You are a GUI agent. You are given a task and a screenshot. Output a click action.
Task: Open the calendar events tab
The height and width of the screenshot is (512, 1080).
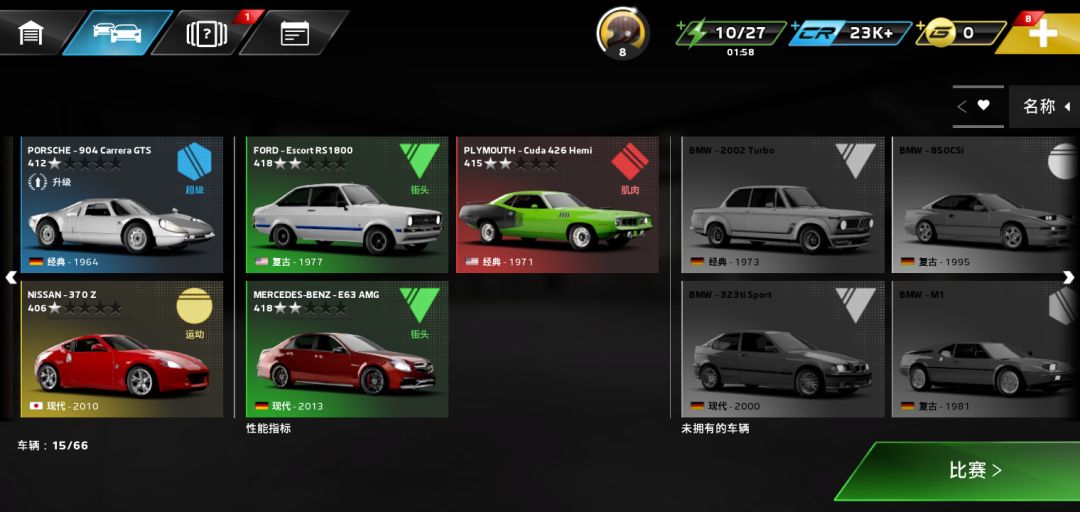click(294, 33)
